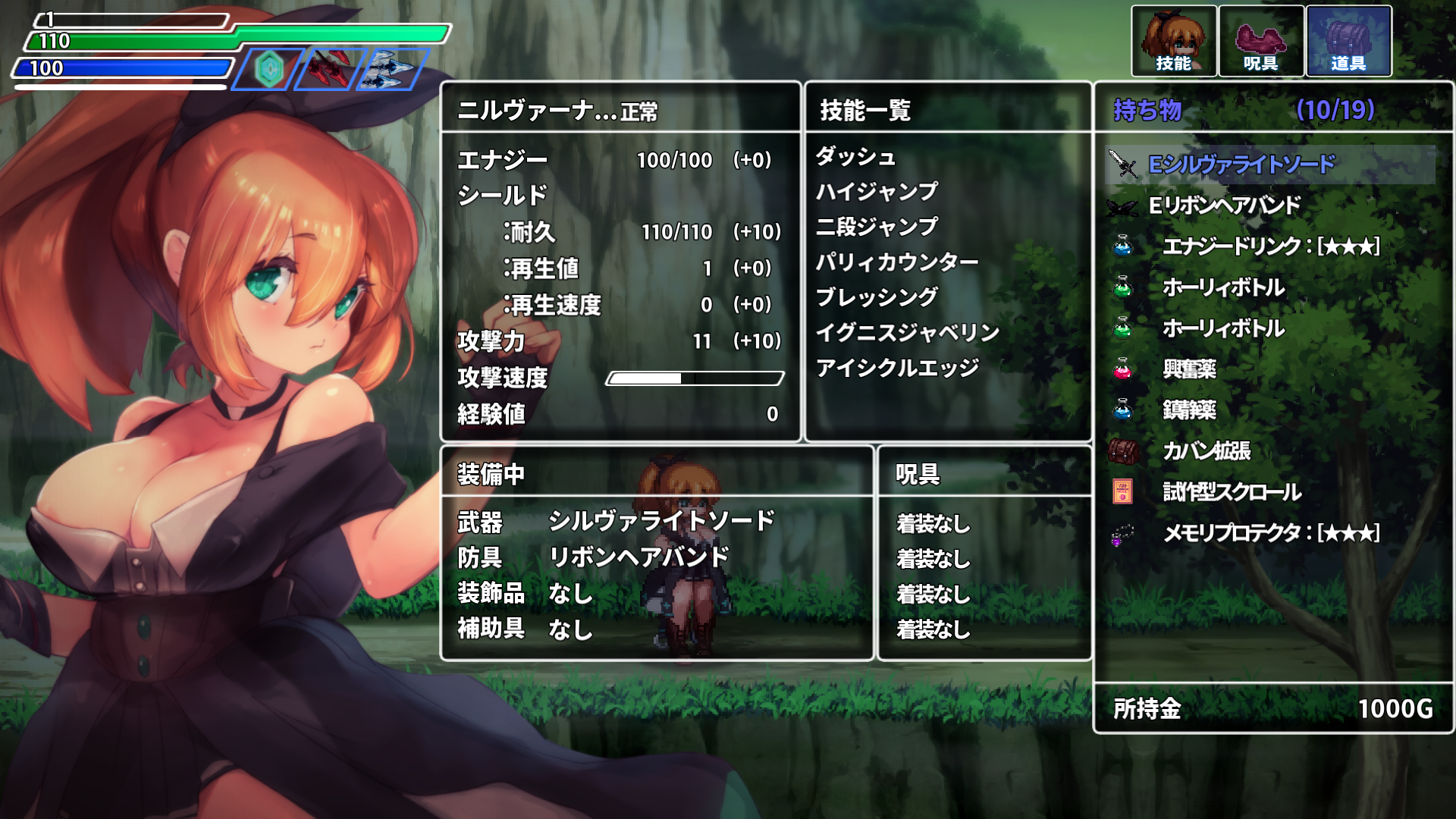Click パリィカウンター skill entry
Viewport: 1456px width, 819px height.
pyautogui.click(x=896, y=261)
